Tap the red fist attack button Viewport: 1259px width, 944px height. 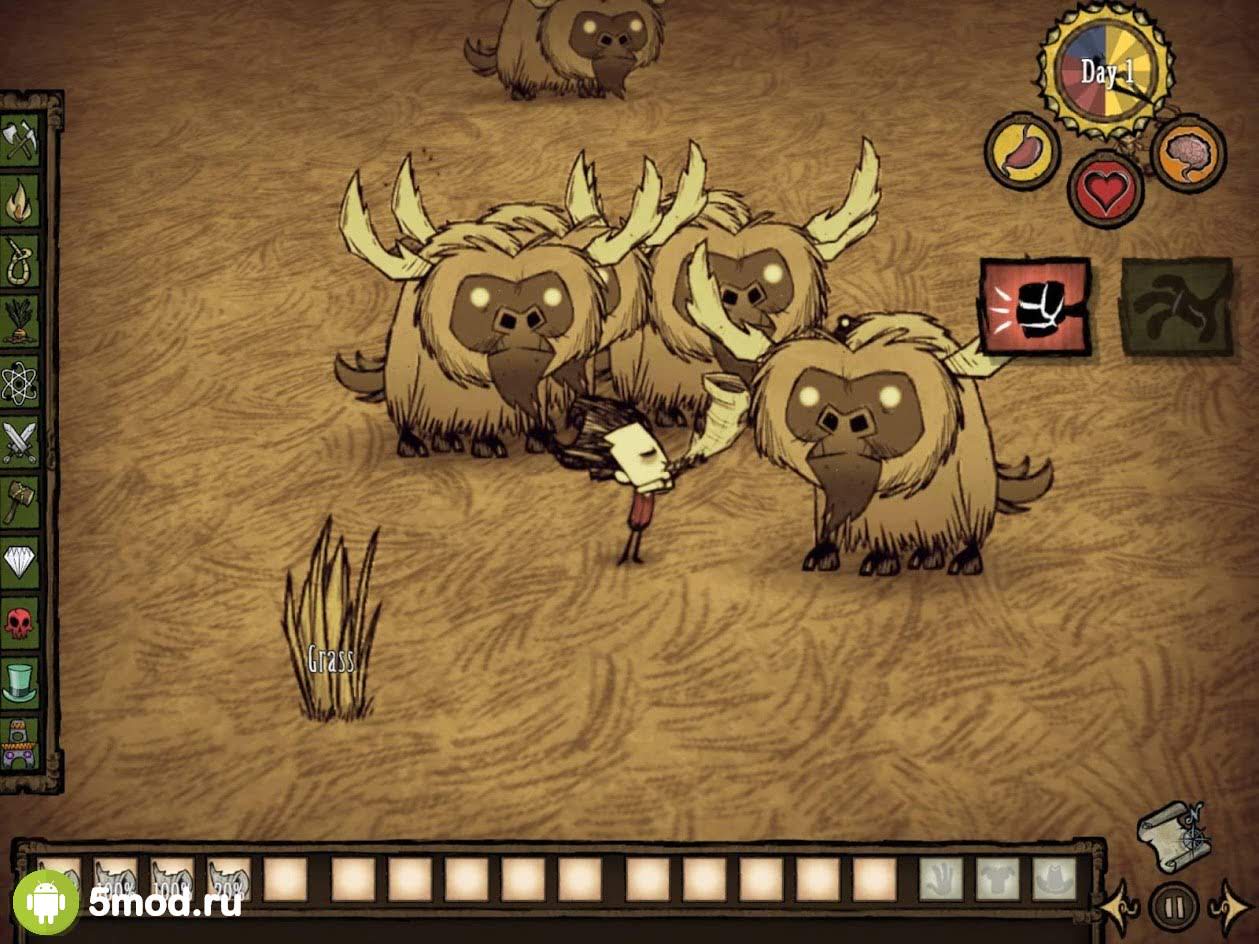click(1035, 307)
